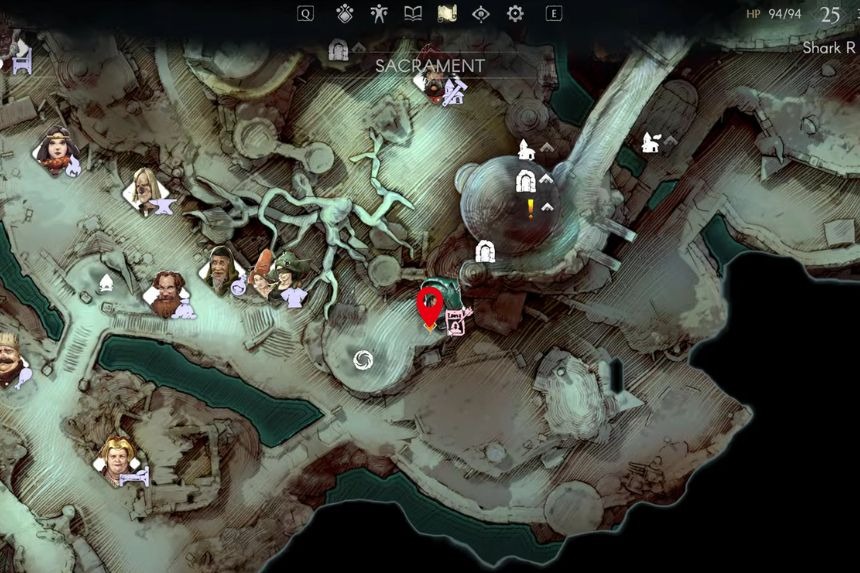860x573 pixels.
Task: Select the house with chimney smoke marker
Action: point(651,142)
